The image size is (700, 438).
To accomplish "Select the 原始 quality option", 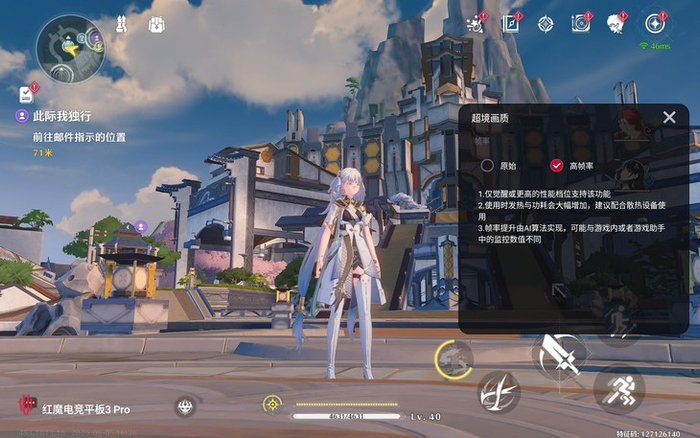I will (x=487, y=165).
